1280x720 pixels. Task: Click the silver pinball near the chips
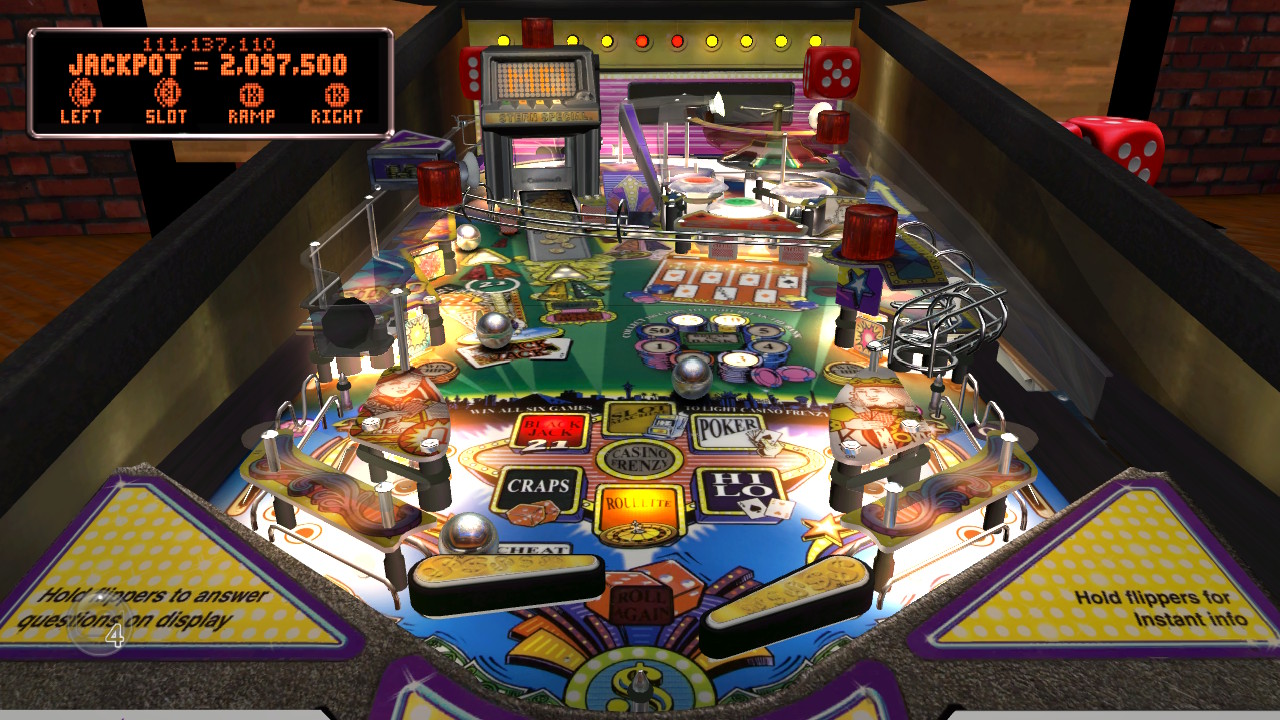692,373
